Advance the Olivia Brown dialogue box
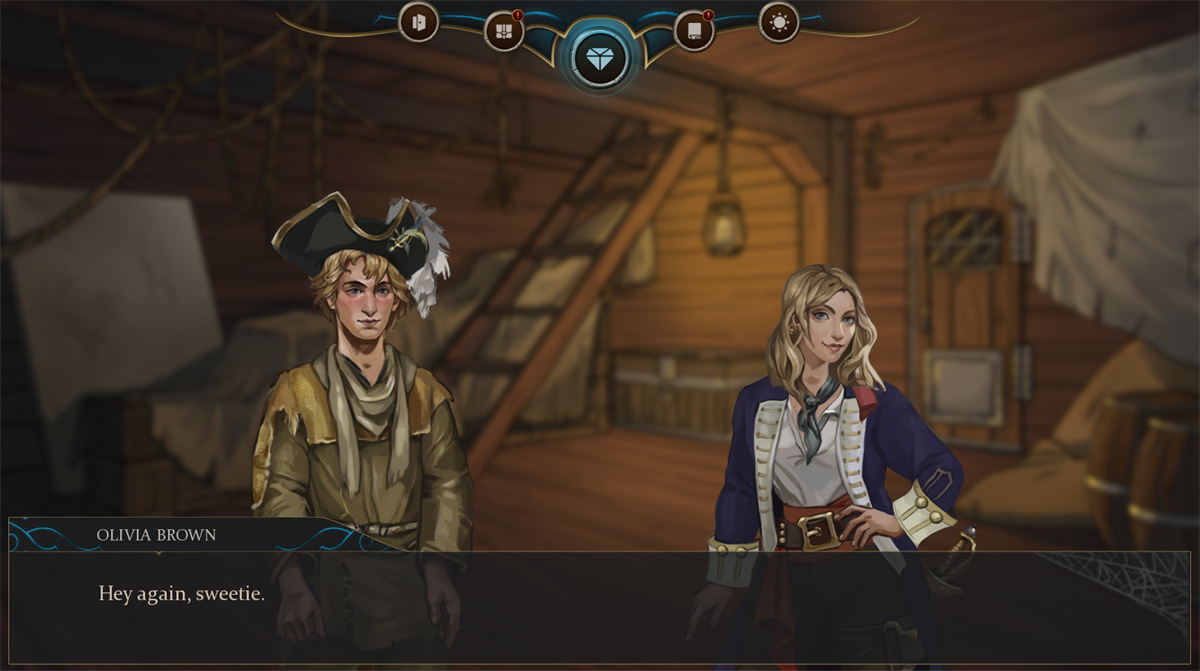Image resolution: width=1200 pixels, height=671 pixels. [600, 607]
